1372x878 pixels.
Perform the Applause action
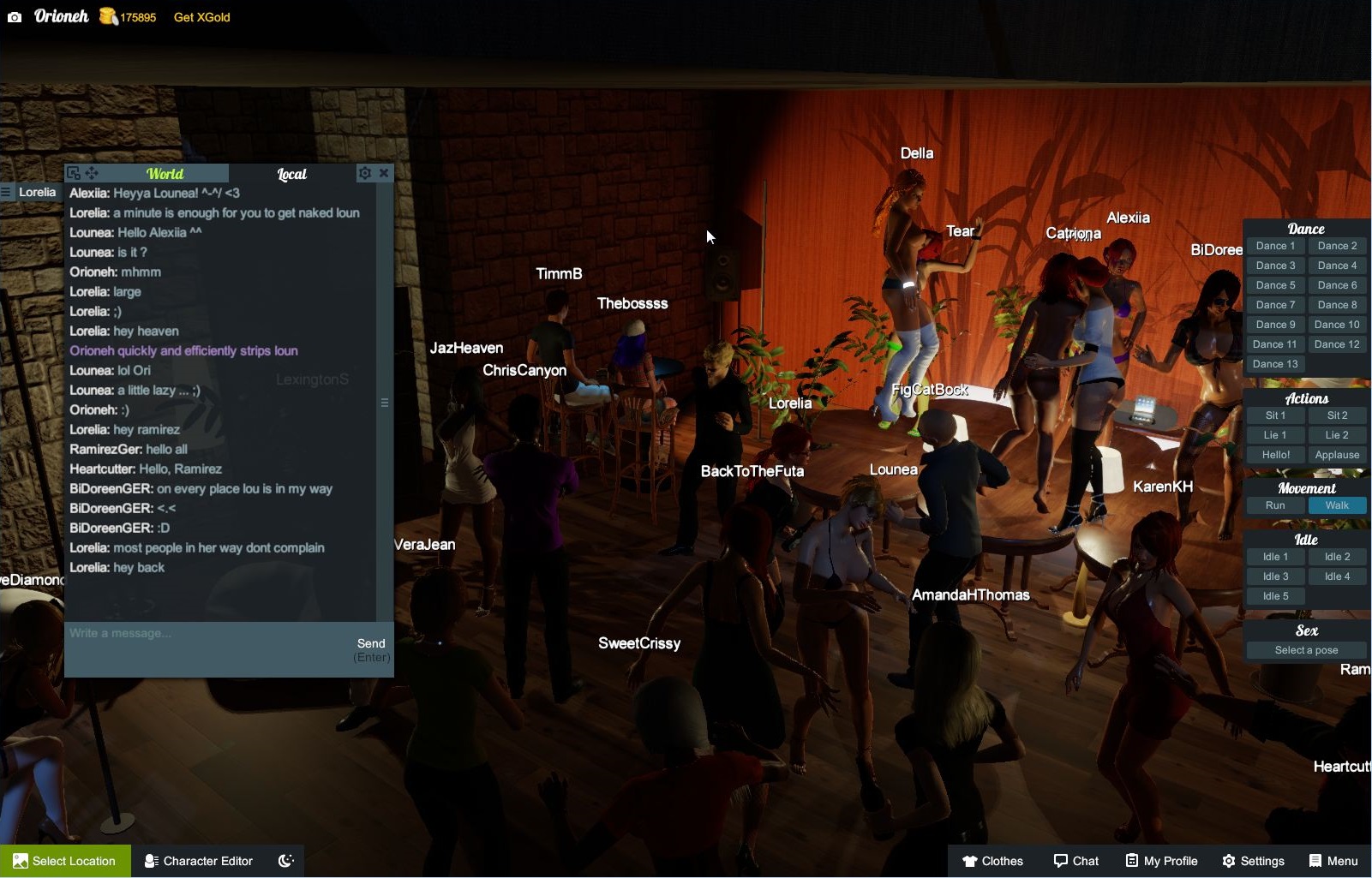pyautogui.click(x=1336, y=455)
